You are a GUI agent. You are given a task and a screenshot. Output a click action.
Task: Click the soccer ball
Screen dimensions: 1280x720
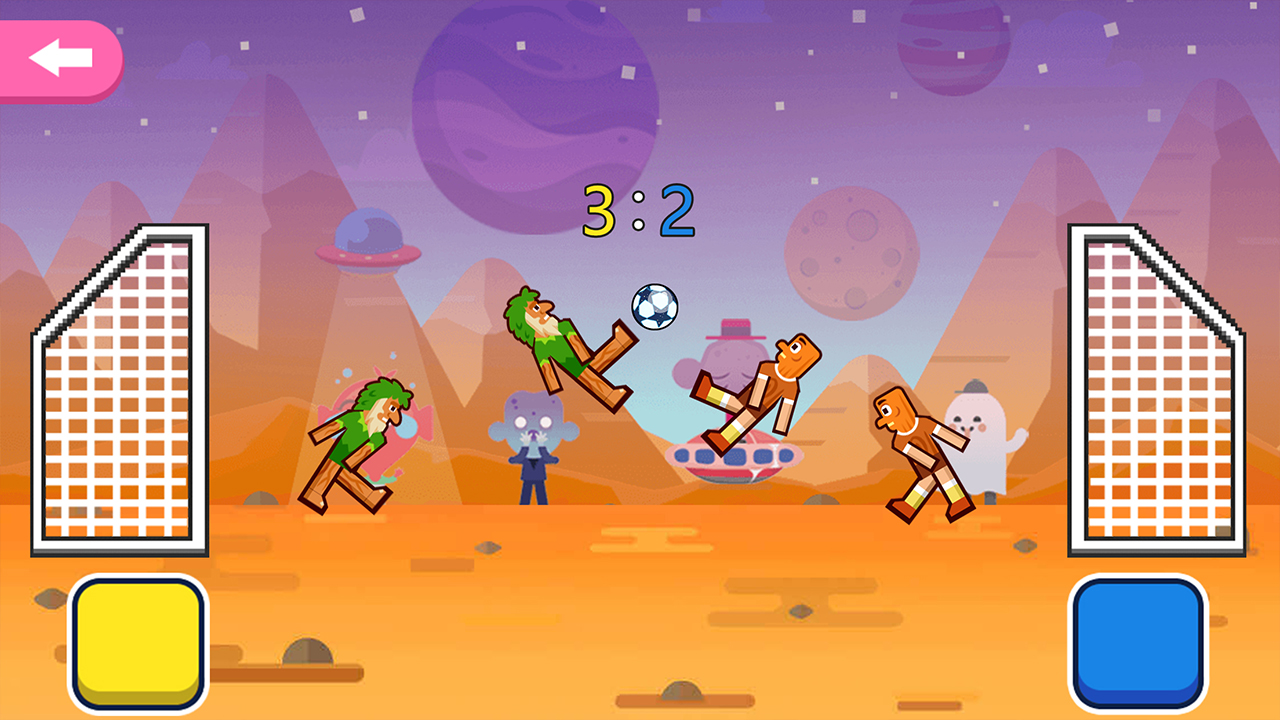(x=655, y=308)
